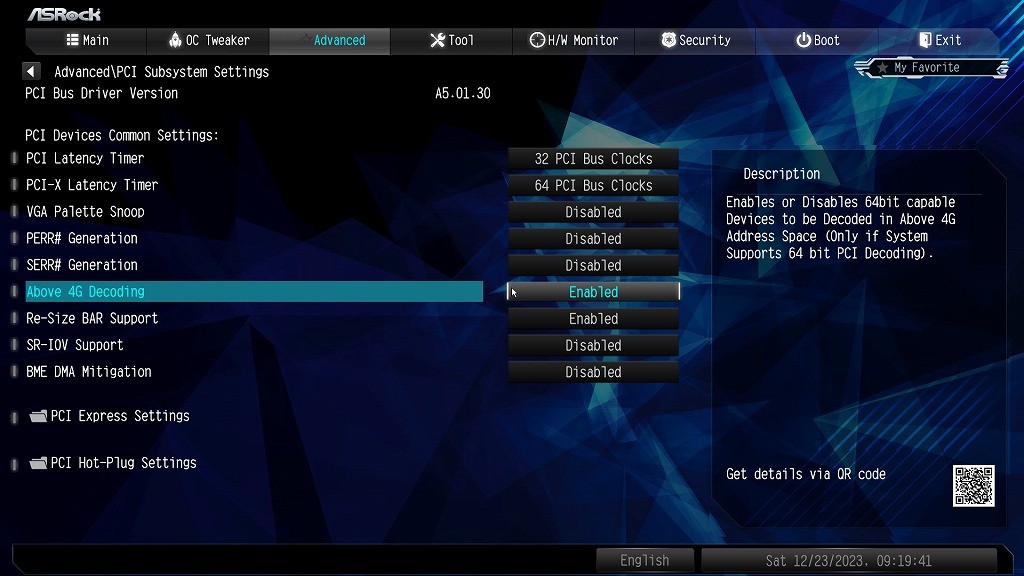Change Above 4G Decoding value
Image resolution: width=1024 pixels, height=576 pixels.
pyautogui.click(x=593, y=292)
